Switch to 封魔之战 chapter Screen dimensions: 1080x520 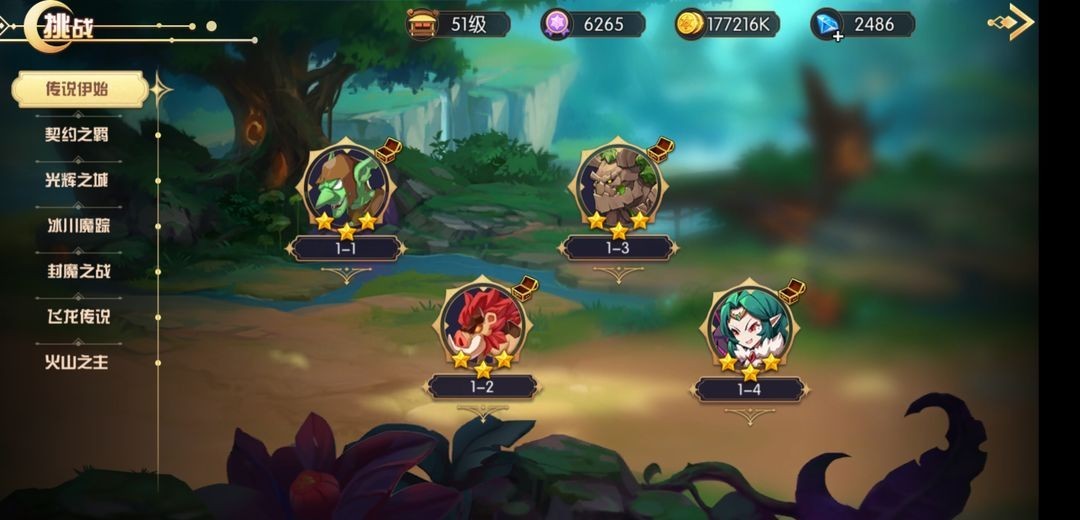coord(78,271)
